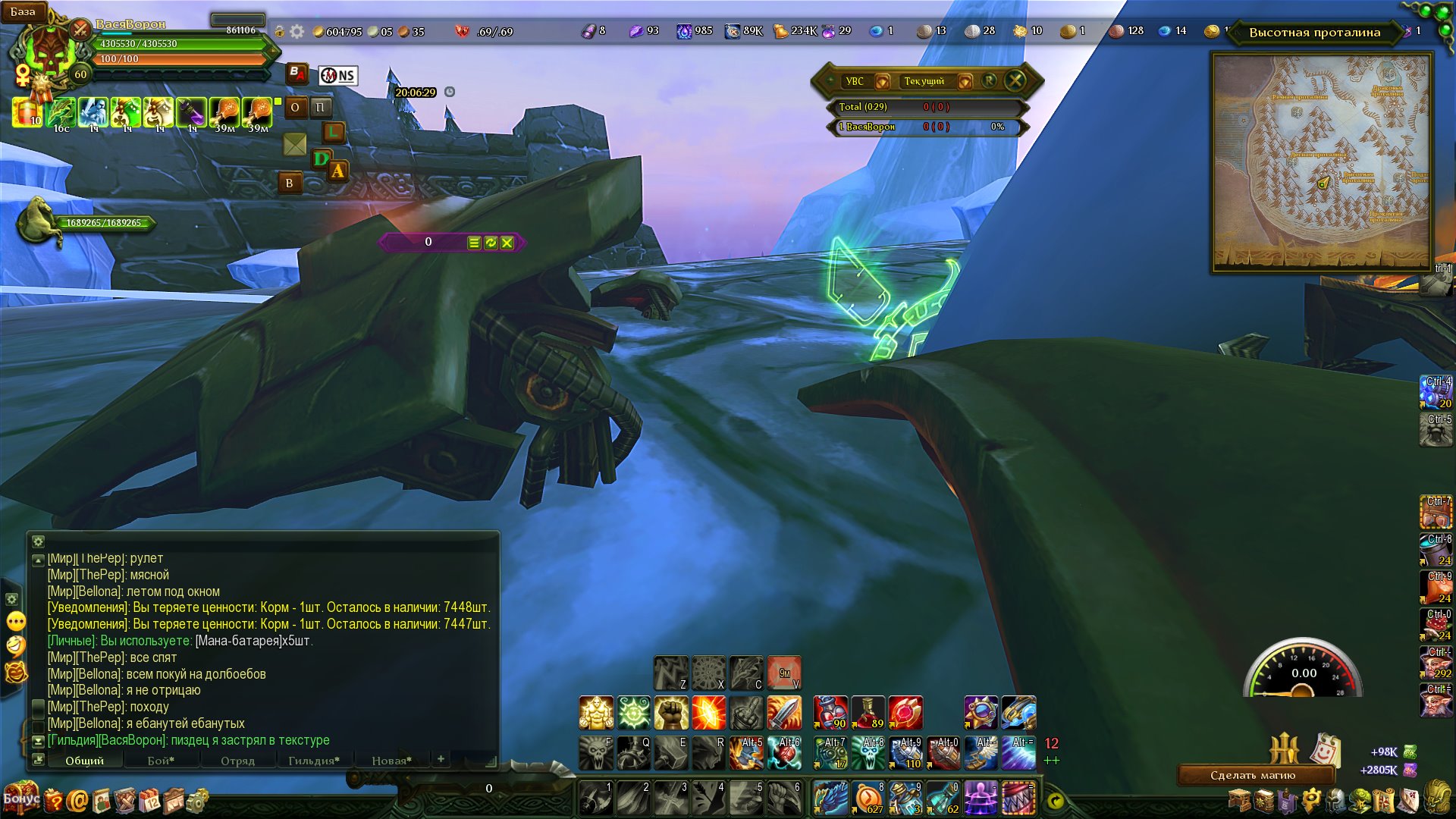The height and width of the screenshot is (819, 1456).
Task: Open the mail via the @ icon
Action: (77, 801)
